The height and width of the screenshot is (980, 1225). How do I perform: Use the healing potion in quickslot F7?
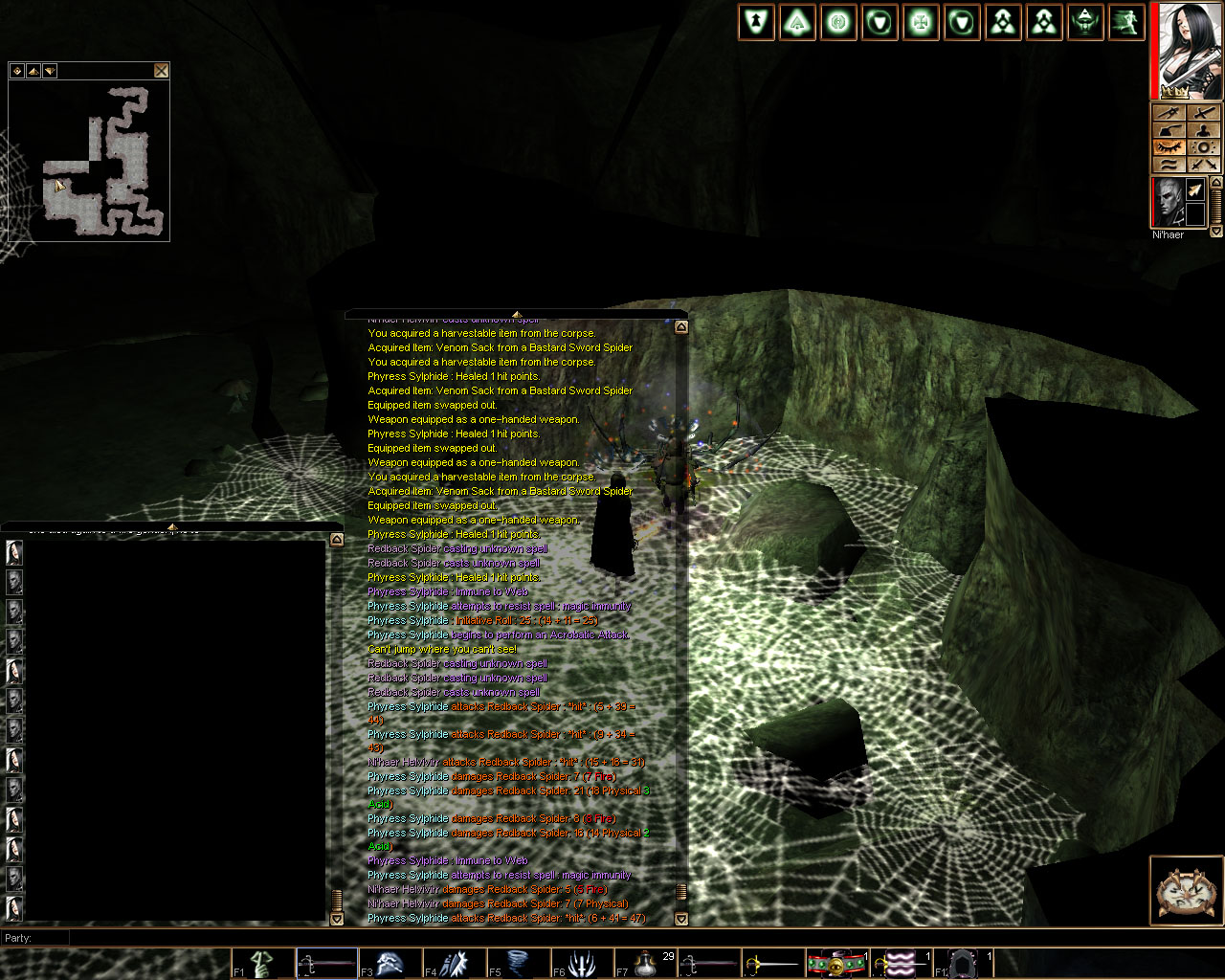[x=646, y=963]
